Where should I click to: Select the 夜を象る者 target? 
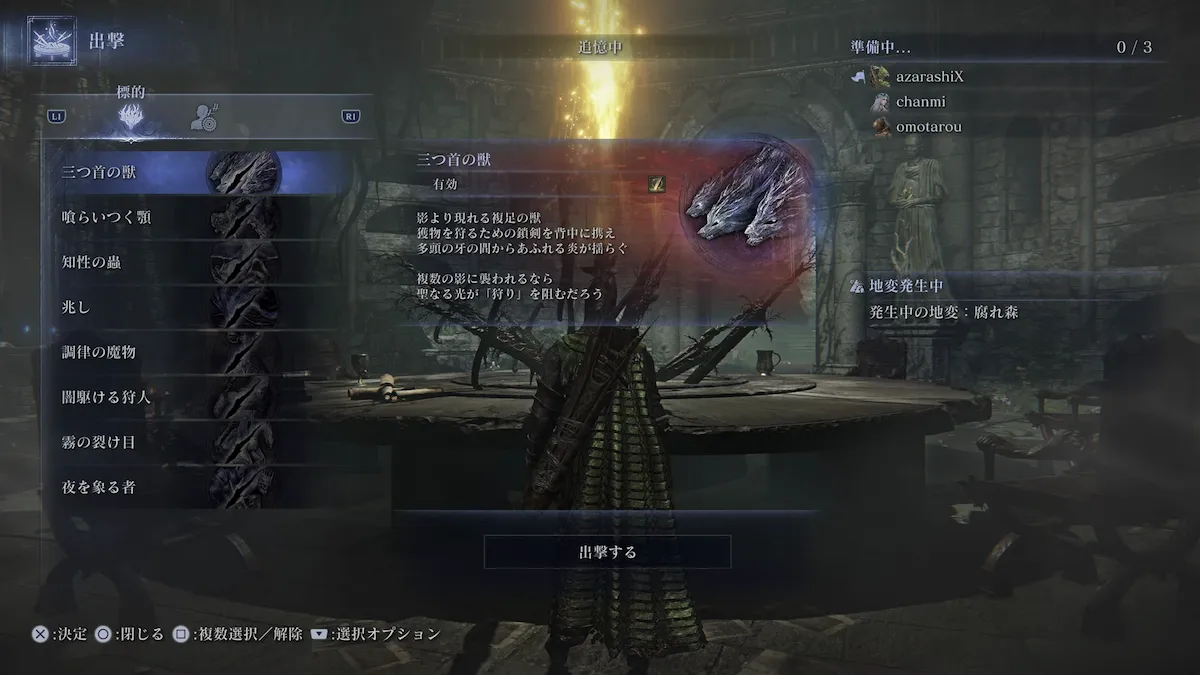pos(200,487)
